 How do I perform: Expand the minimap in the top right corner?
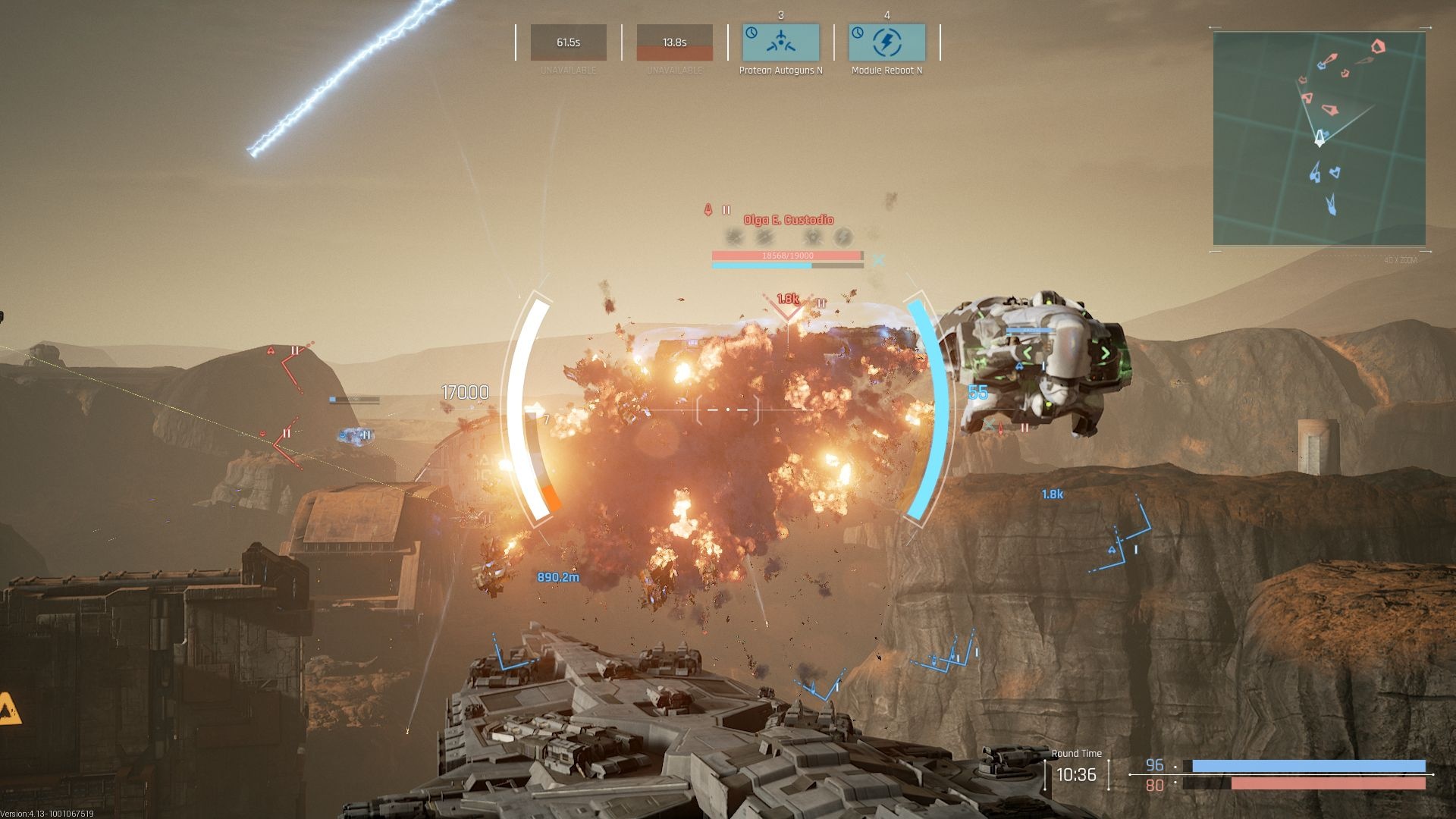(x=1319, y=137)
